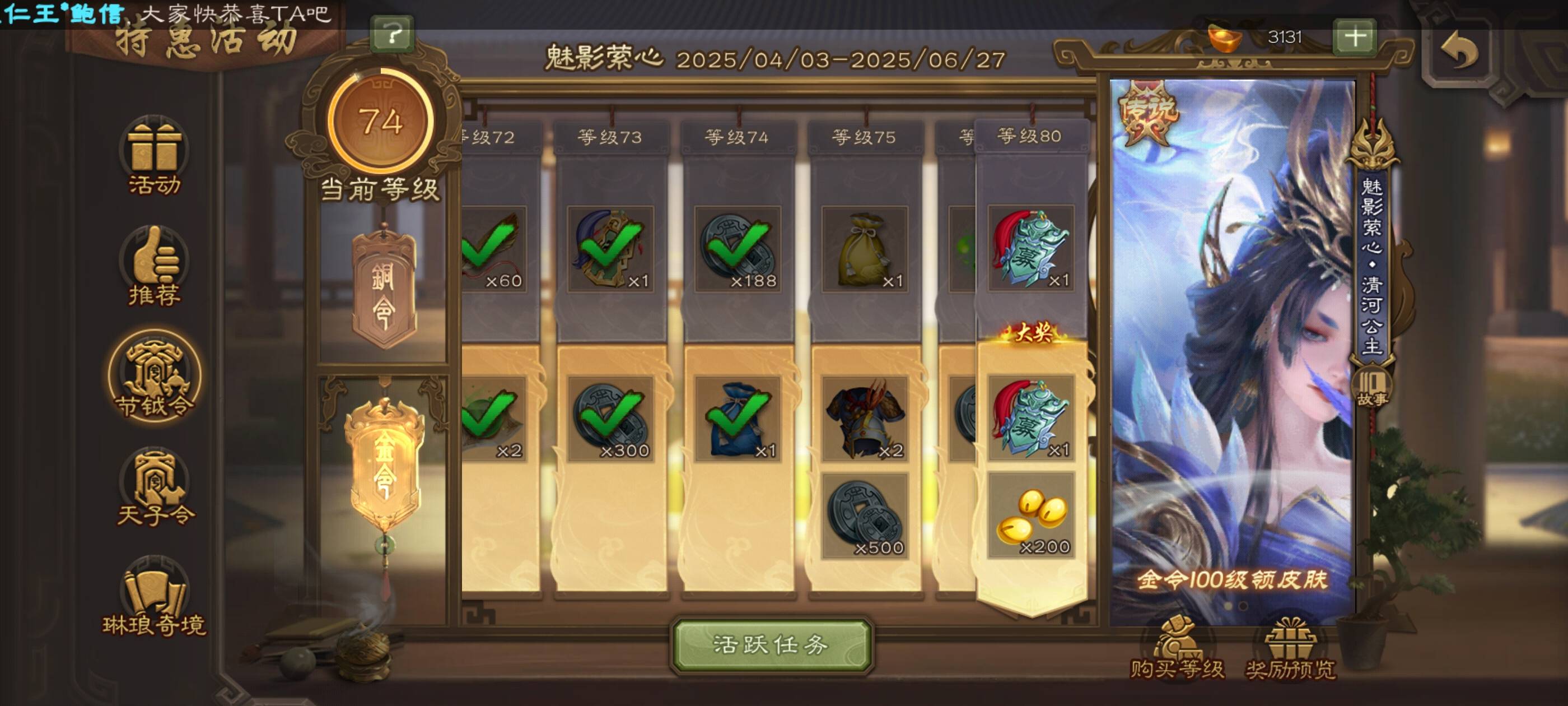Check the x500 coins reward slot
Viewport: 1568px width, 706px height.
pyautogui.click(x=864, y=515)
